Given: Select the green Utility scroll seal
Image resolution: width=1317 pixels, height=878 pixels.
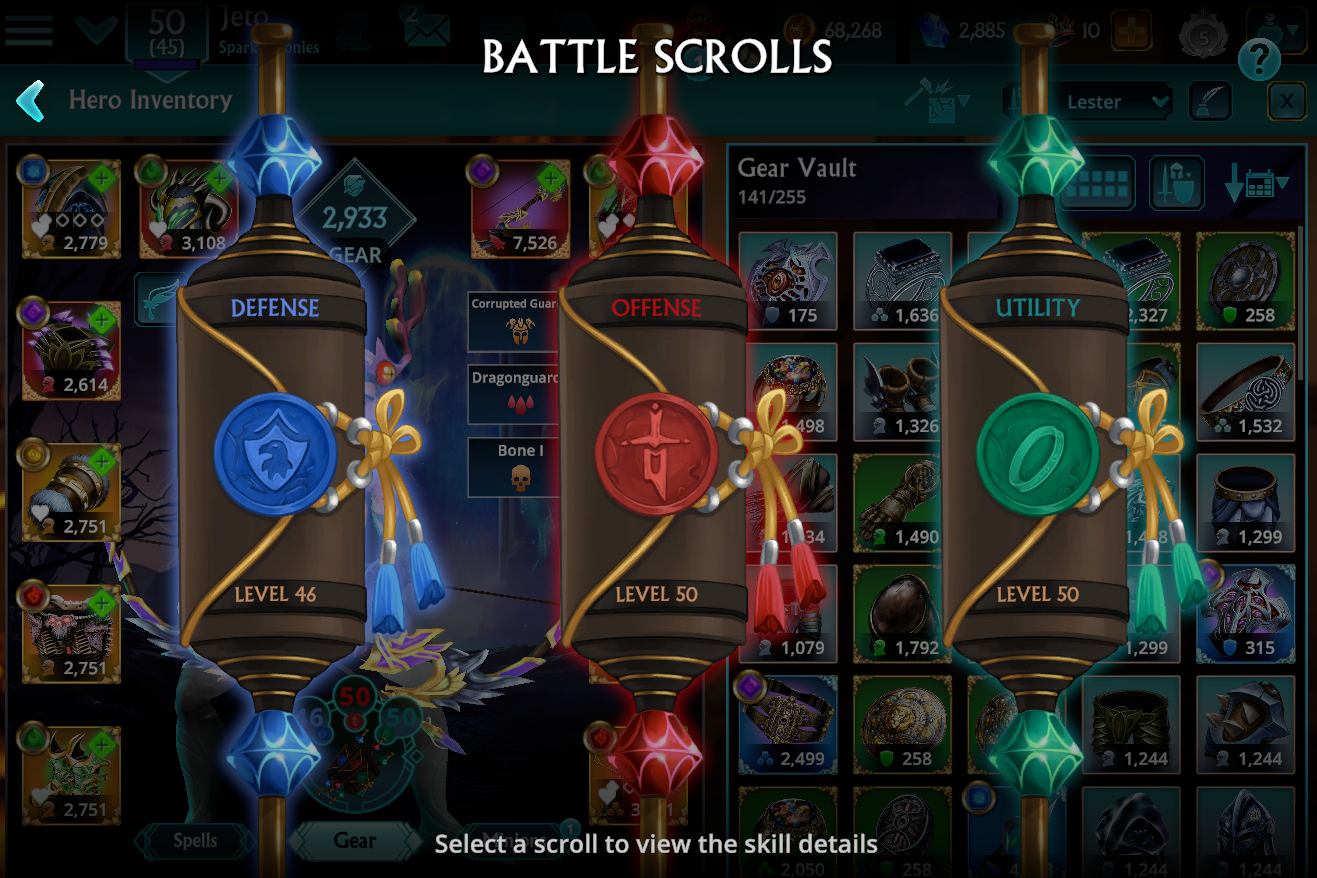Looking at the screenshot, I should pyautogui.click(x=1037, y=453).
